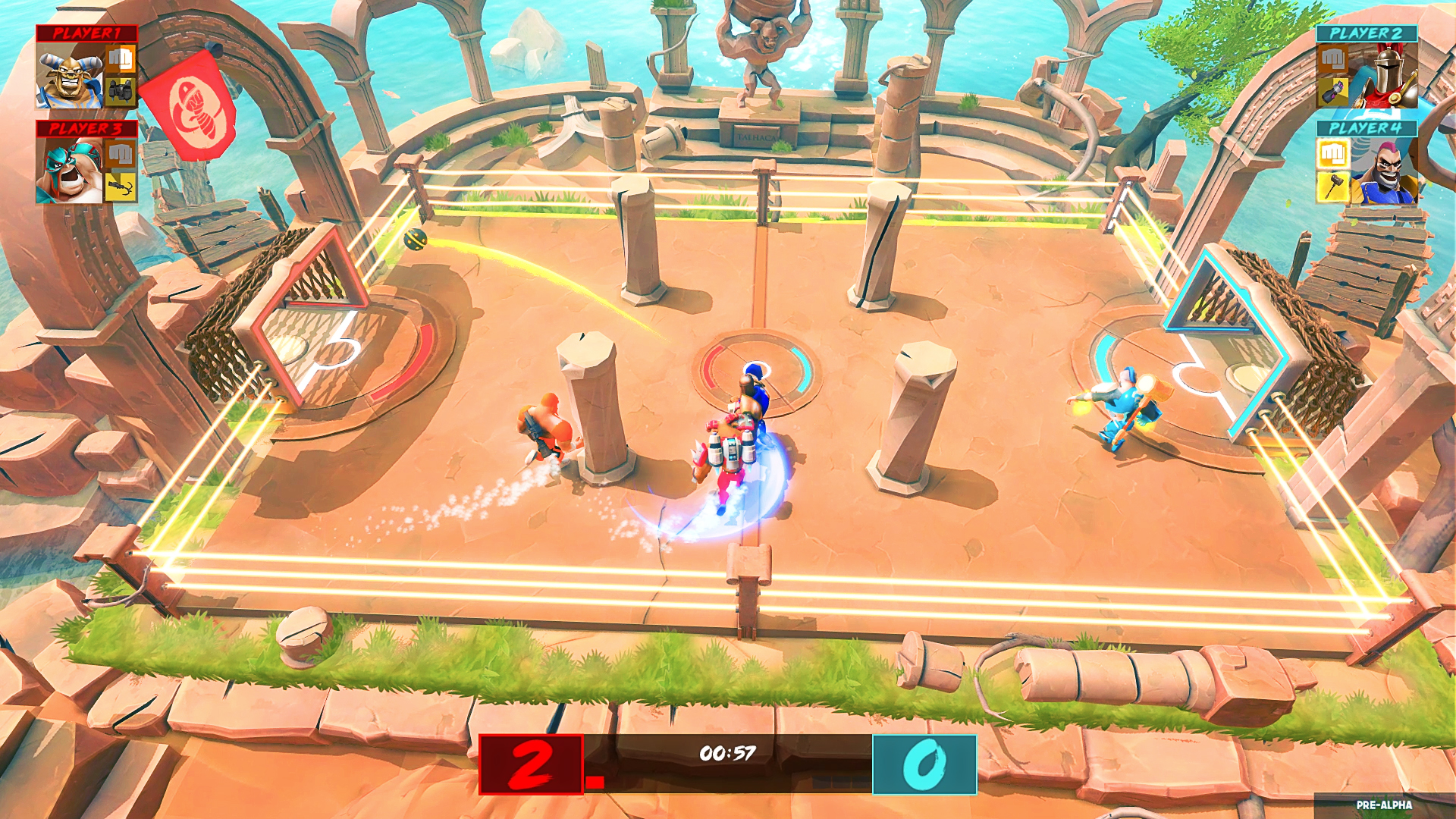
Task: Select Player 4's glowing fist icon
Action: click(1333, 154)
